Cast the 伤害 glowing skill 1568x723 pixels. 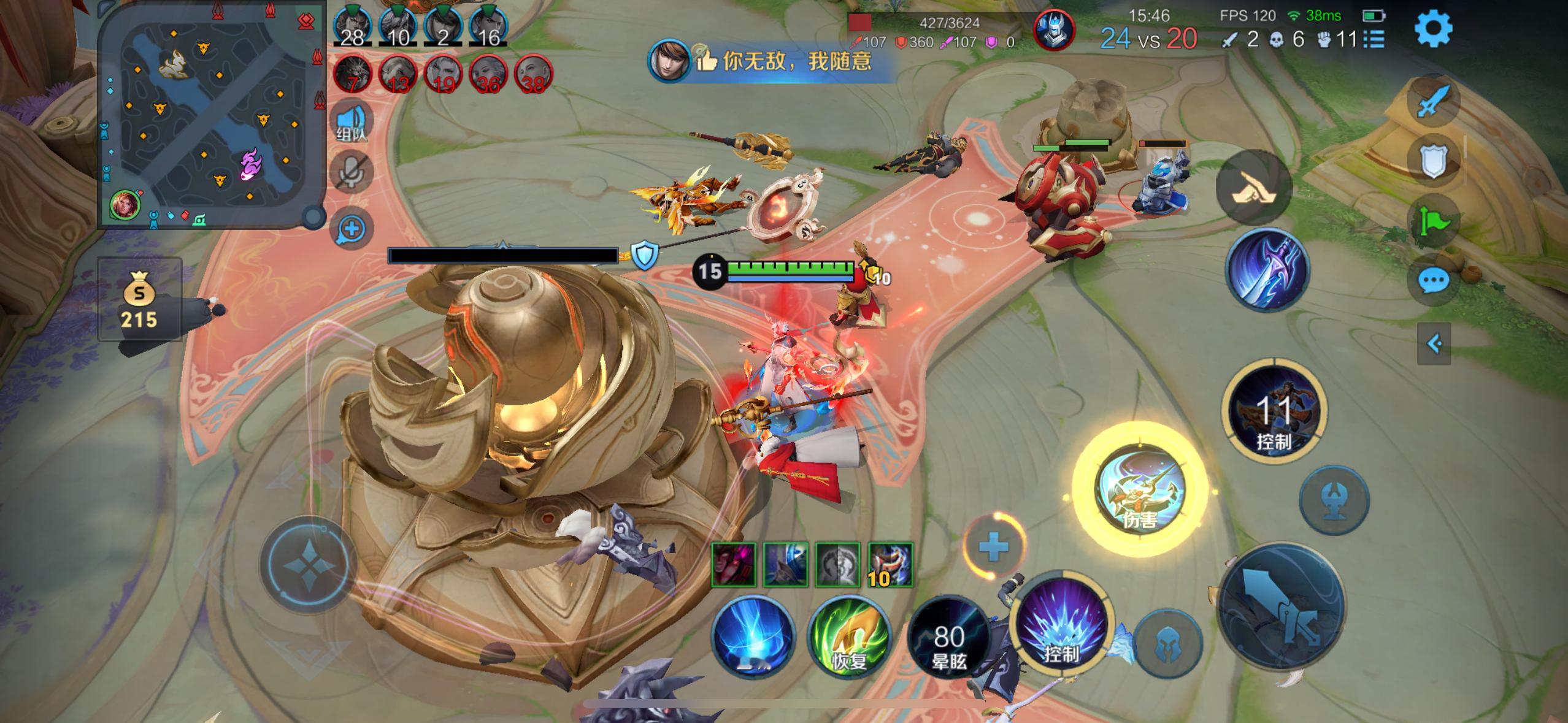[x=1140, y=490]
